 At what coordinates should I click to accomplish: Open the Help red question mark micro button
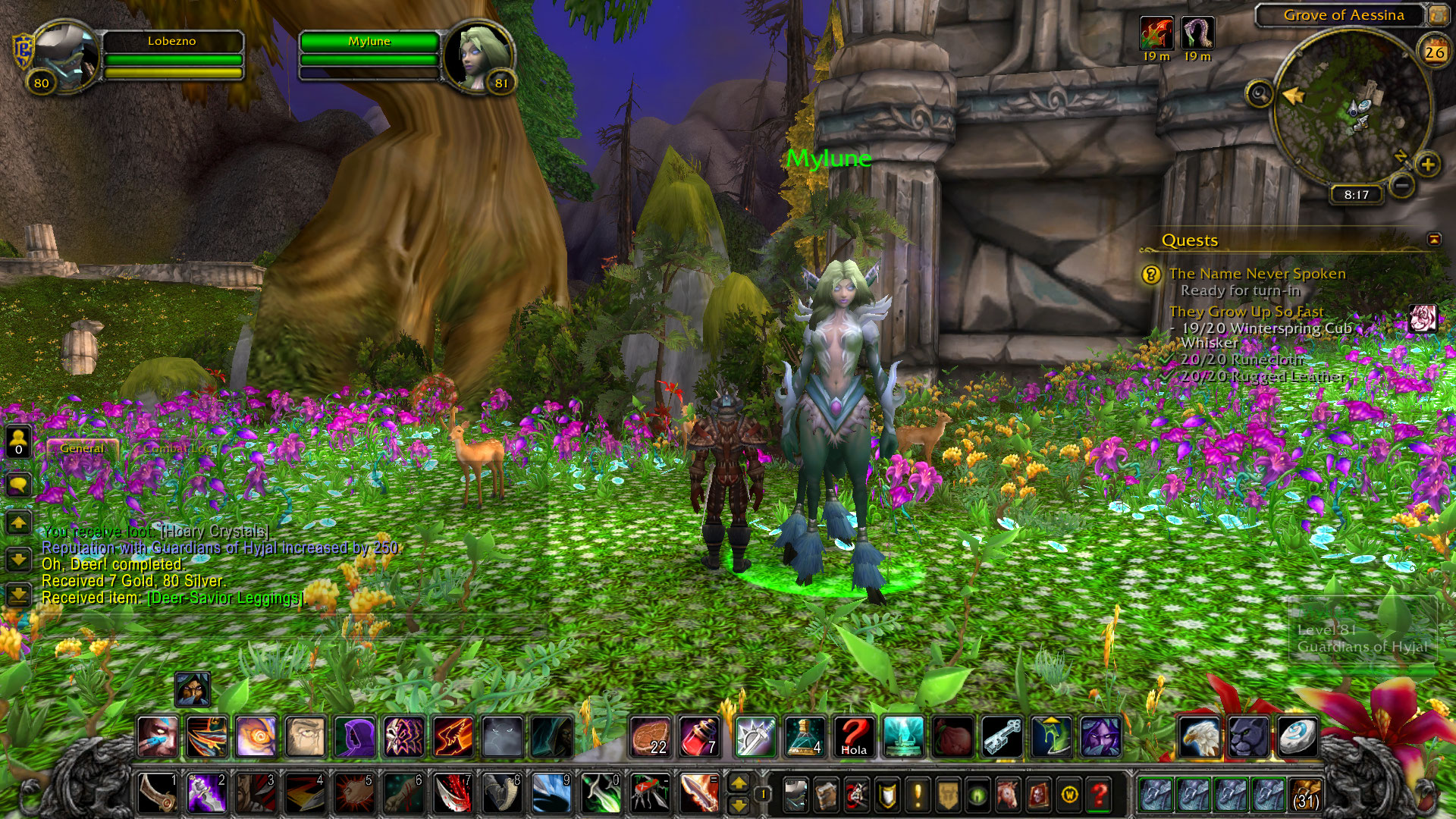click(1099, 795)
